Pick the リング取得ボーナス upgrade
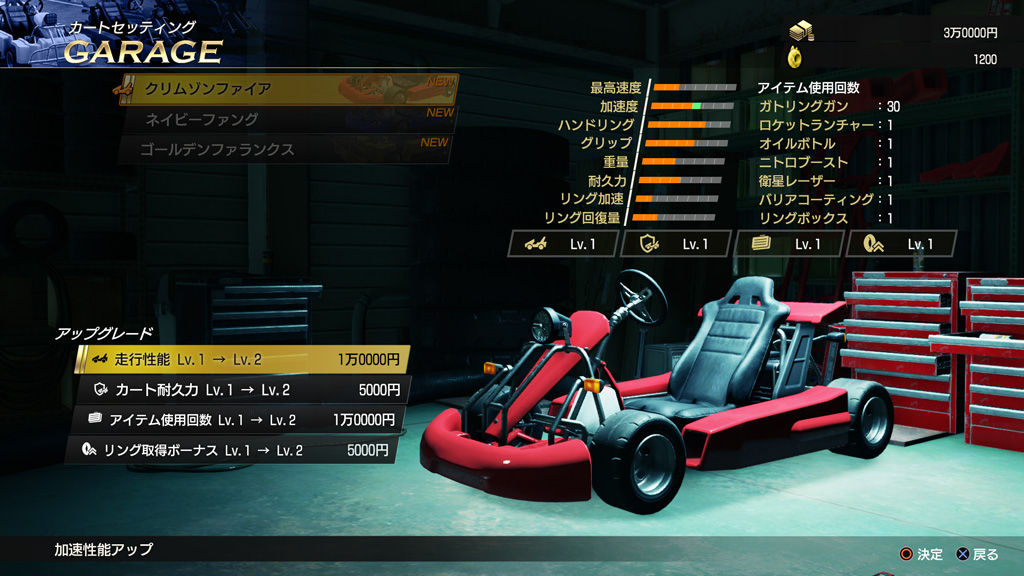 pyautogui.click(x=235, y=451)
